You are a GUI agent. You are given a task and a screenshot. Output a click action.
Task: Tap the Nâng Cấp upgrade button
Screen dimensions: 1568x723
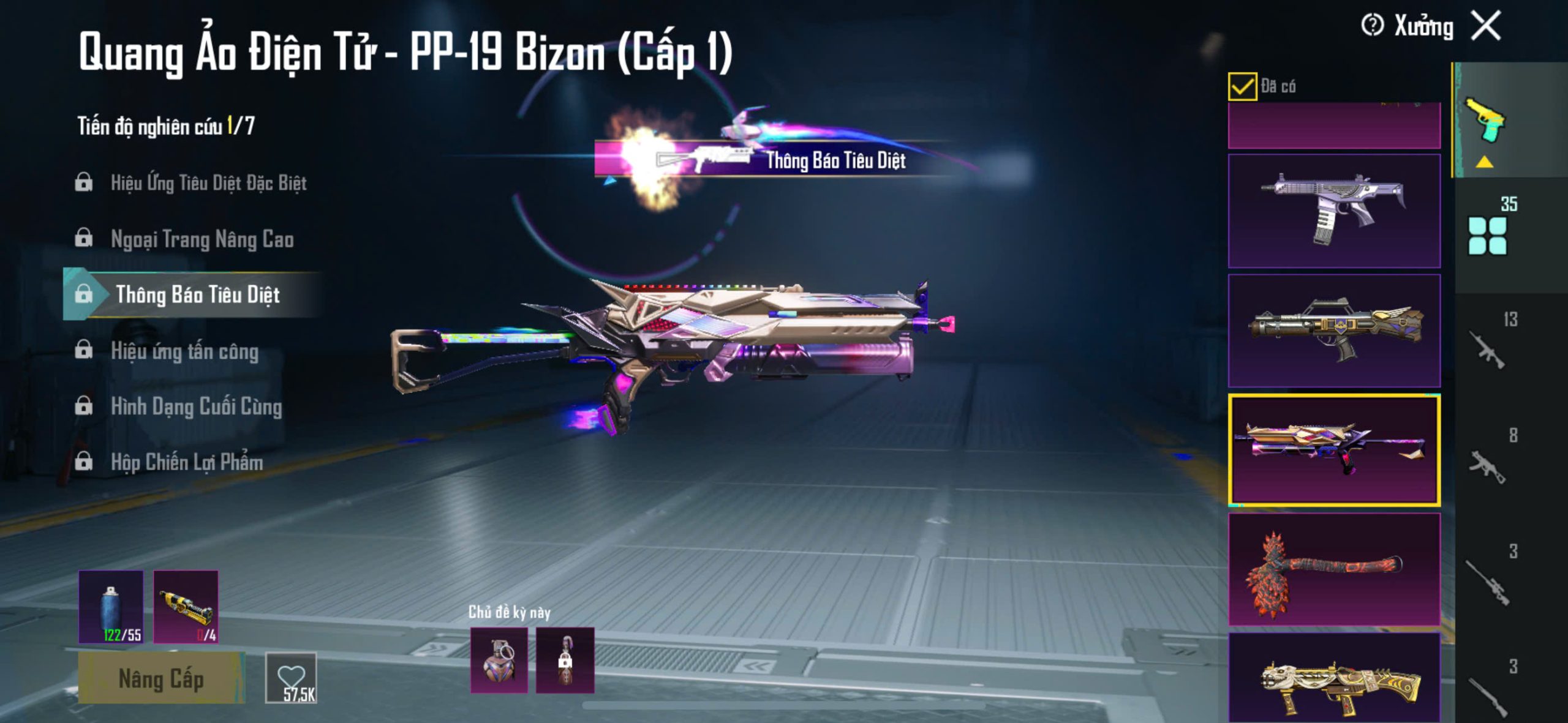pos(161,678)
